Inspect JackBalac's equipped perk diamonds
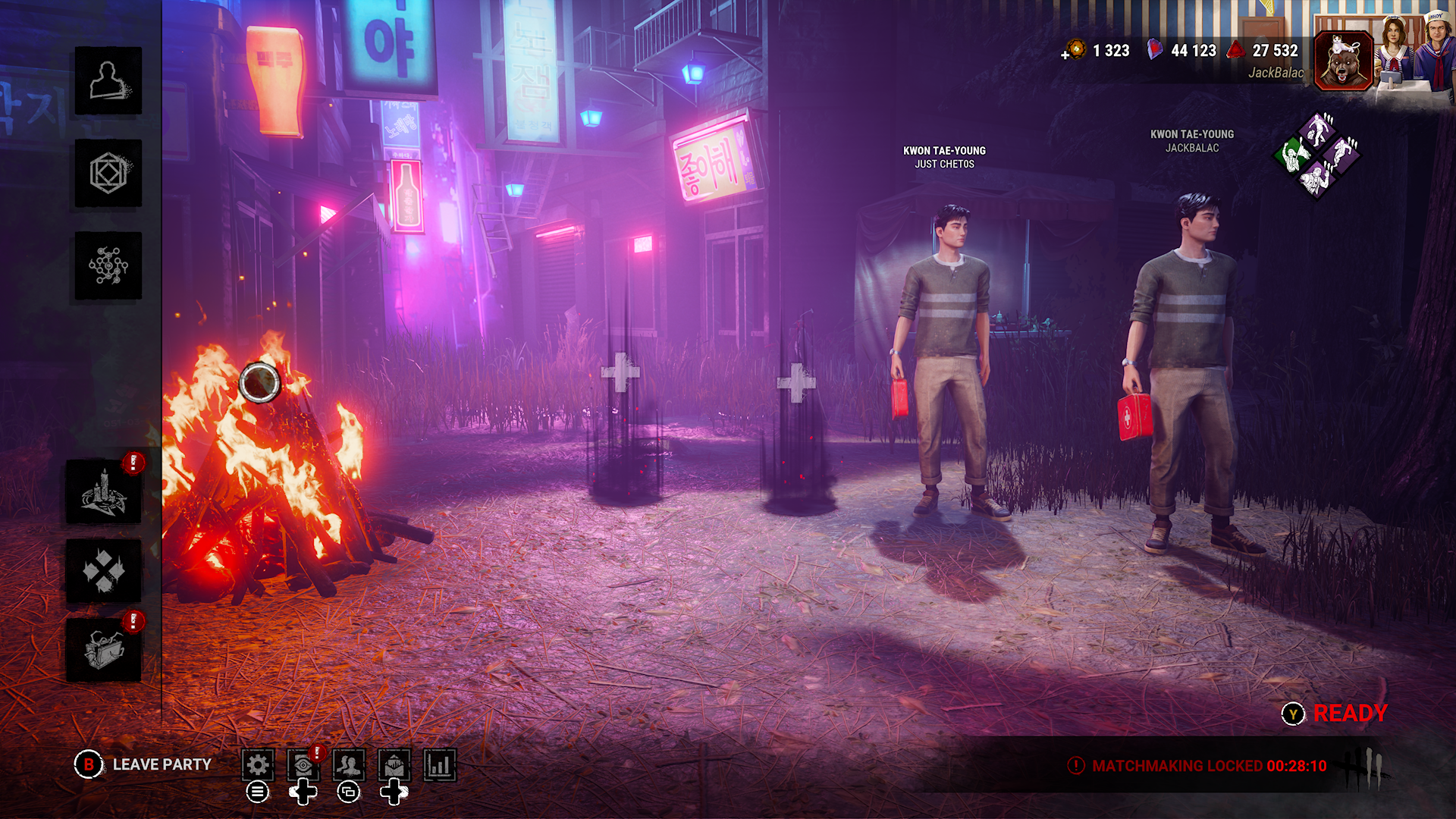The width and height of the screenshot is (1456, 819). (x=1317, y=155)
